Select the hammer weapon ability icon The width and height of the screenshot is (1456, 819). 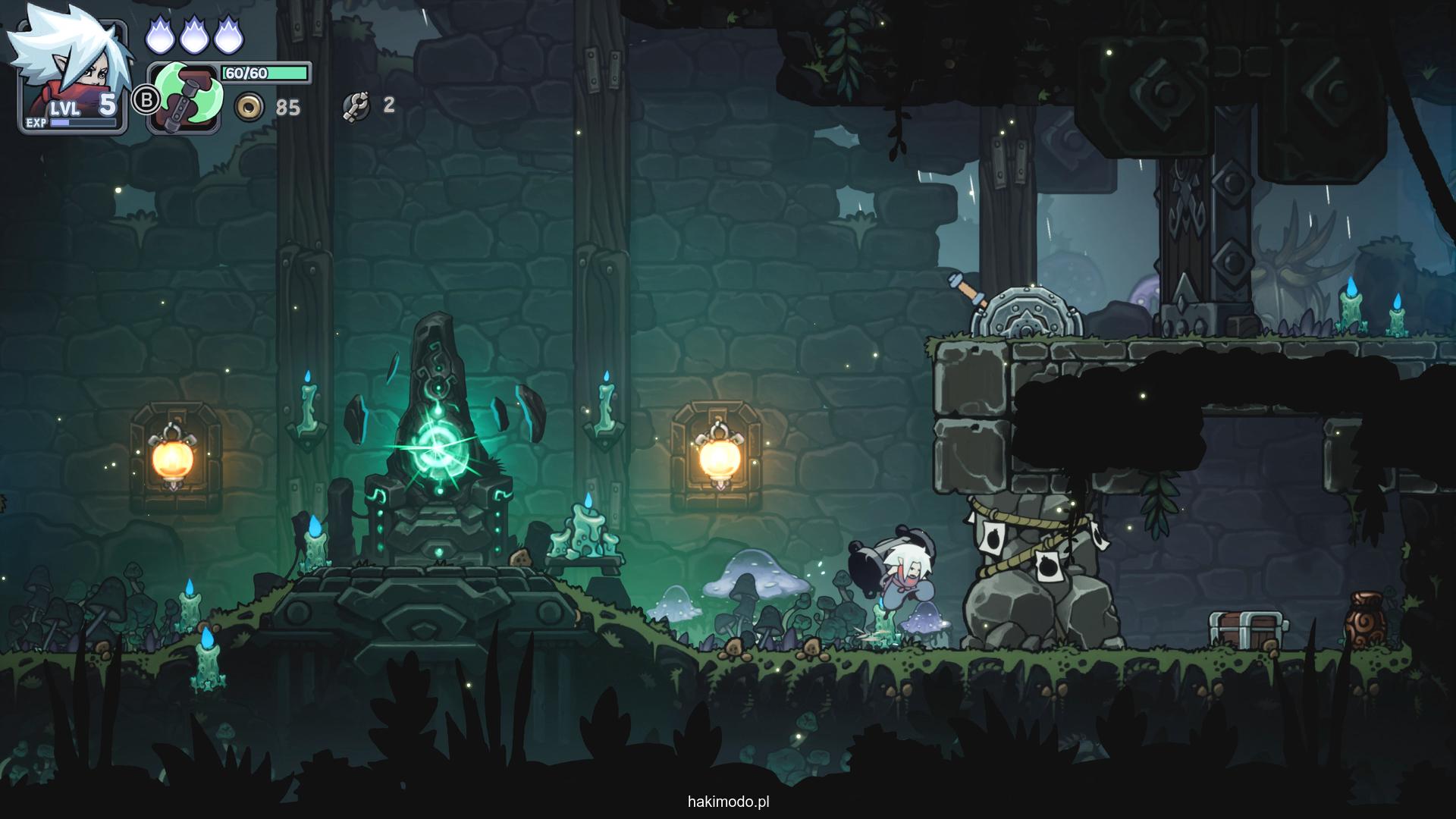click(186, 99)
